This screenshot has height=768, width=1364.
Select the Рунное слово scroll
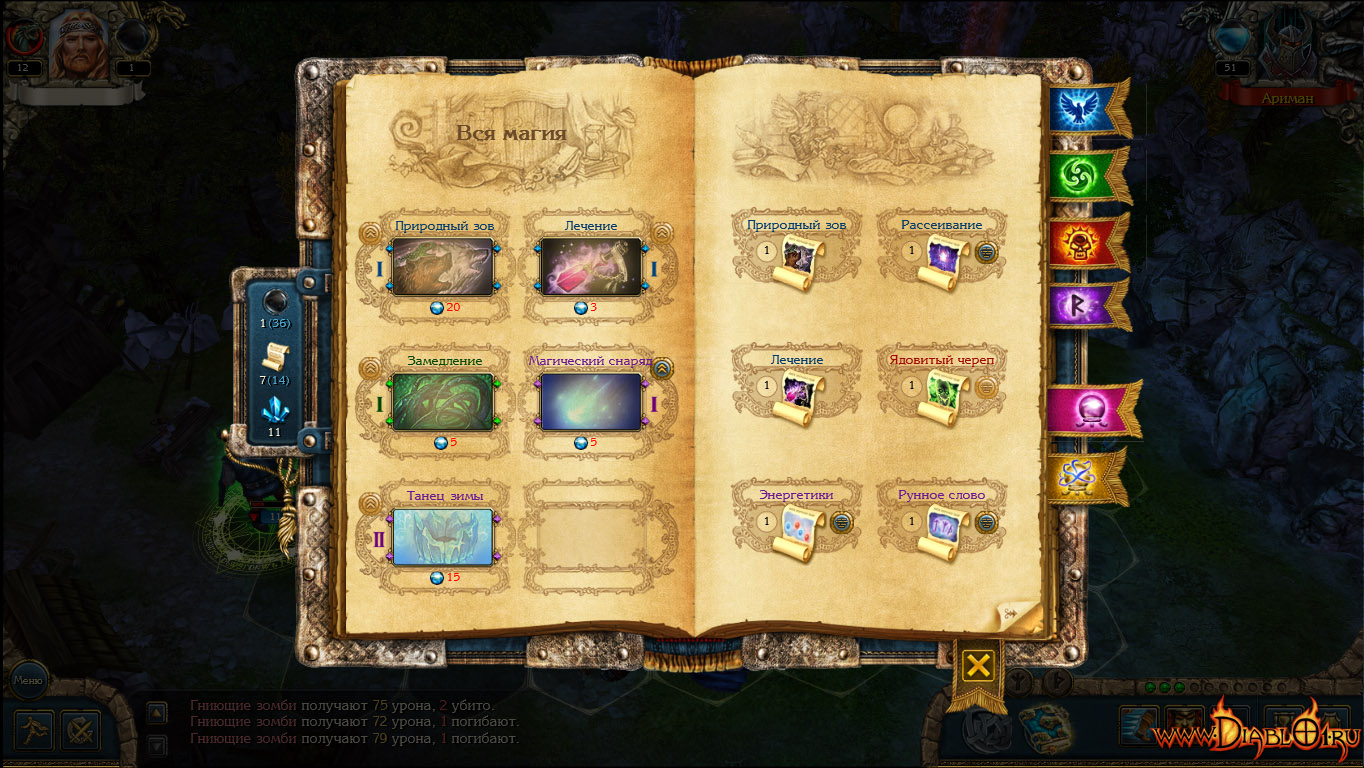[x=945, y=531]
